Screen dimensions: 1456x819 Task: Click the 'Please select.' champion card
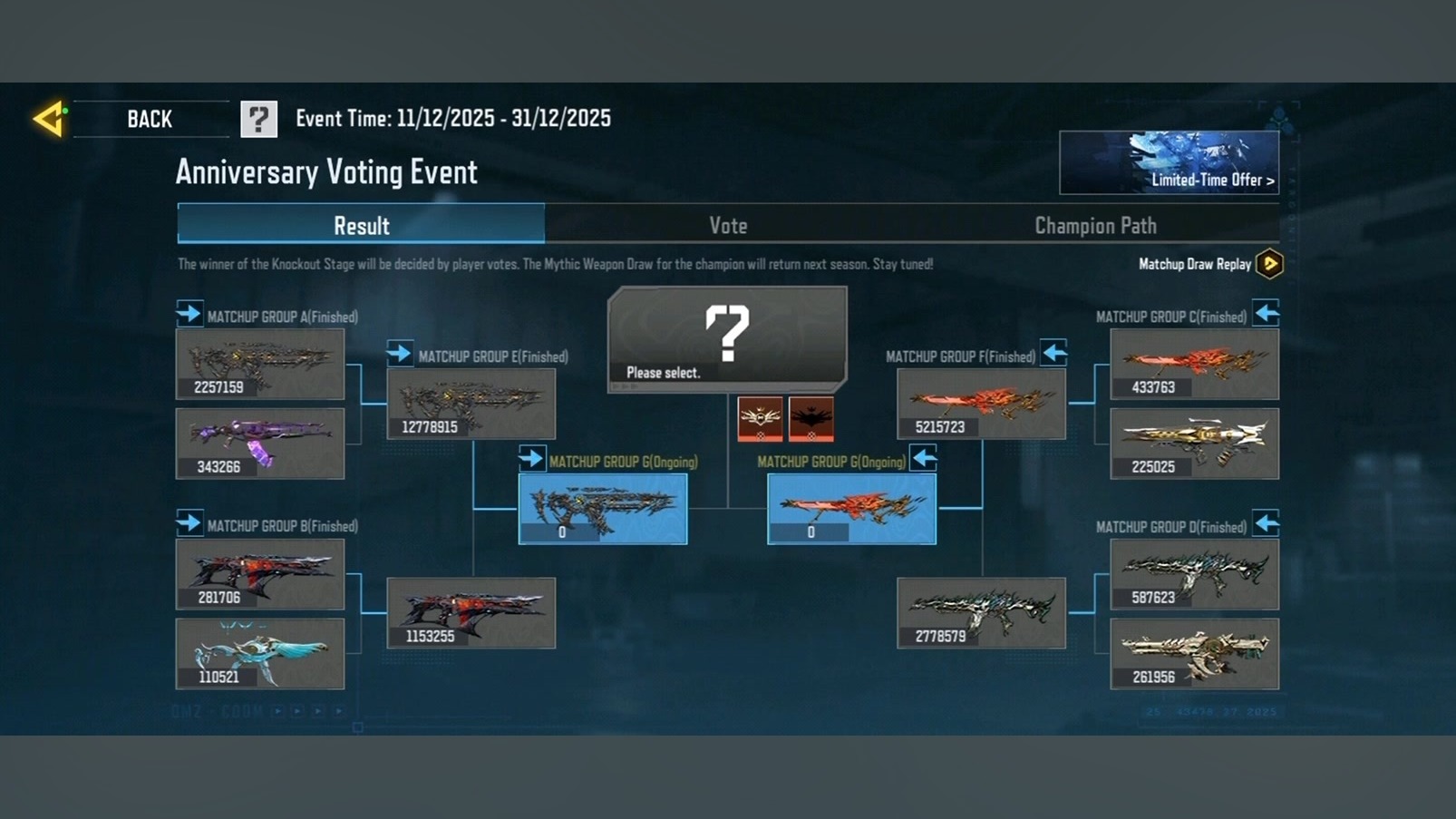(x=727, y=338)
